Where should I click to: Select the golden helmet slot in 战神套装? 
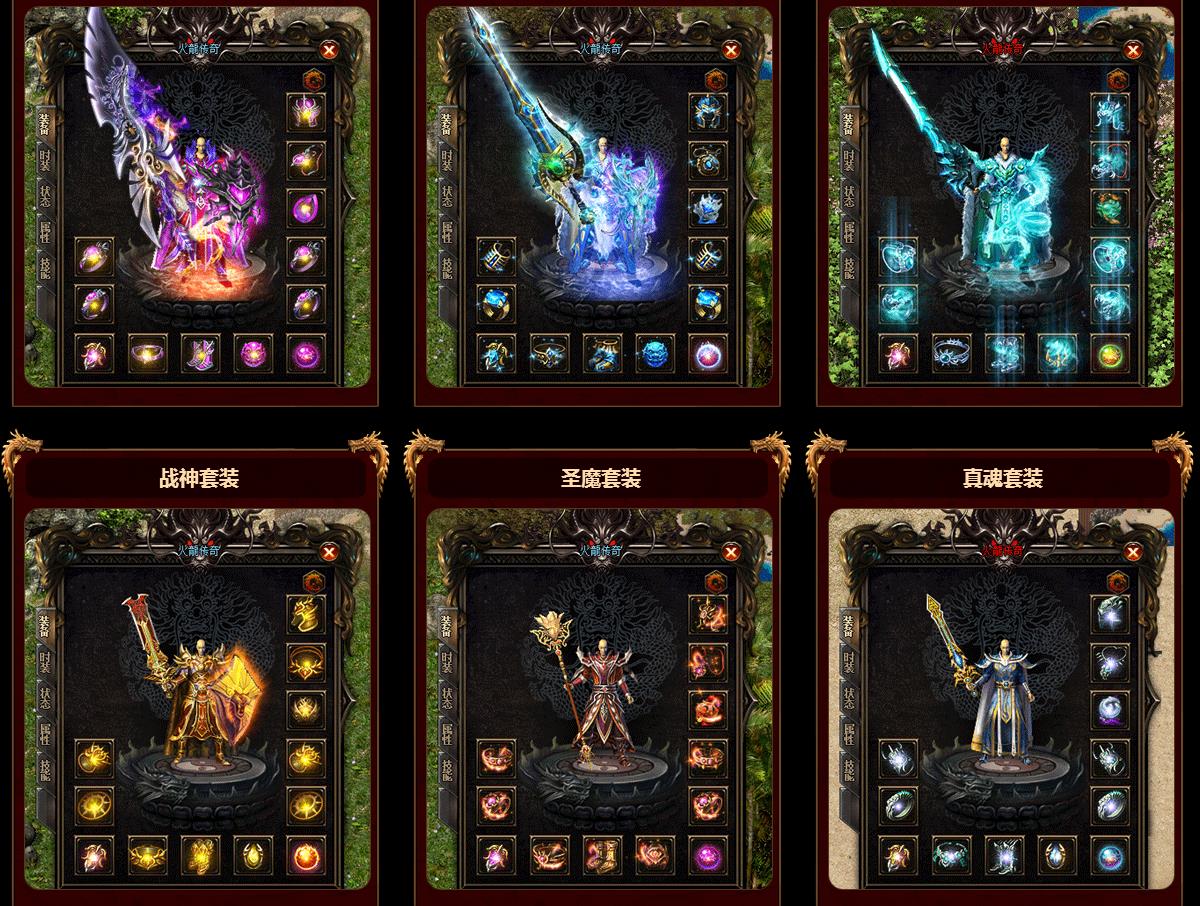click(306, 613)
